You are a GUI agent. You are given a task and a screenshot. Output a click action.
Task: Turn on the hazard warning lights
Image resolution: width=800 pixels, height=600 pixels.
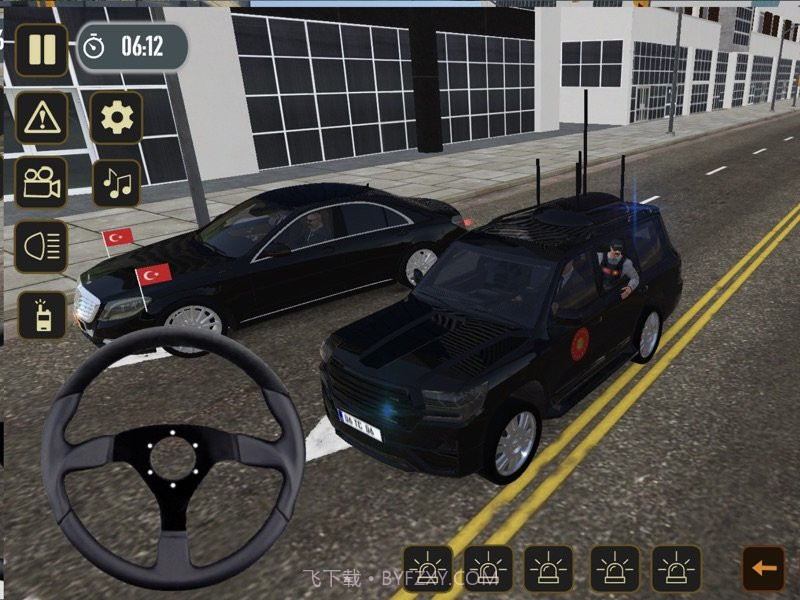(x=41, y=119)
